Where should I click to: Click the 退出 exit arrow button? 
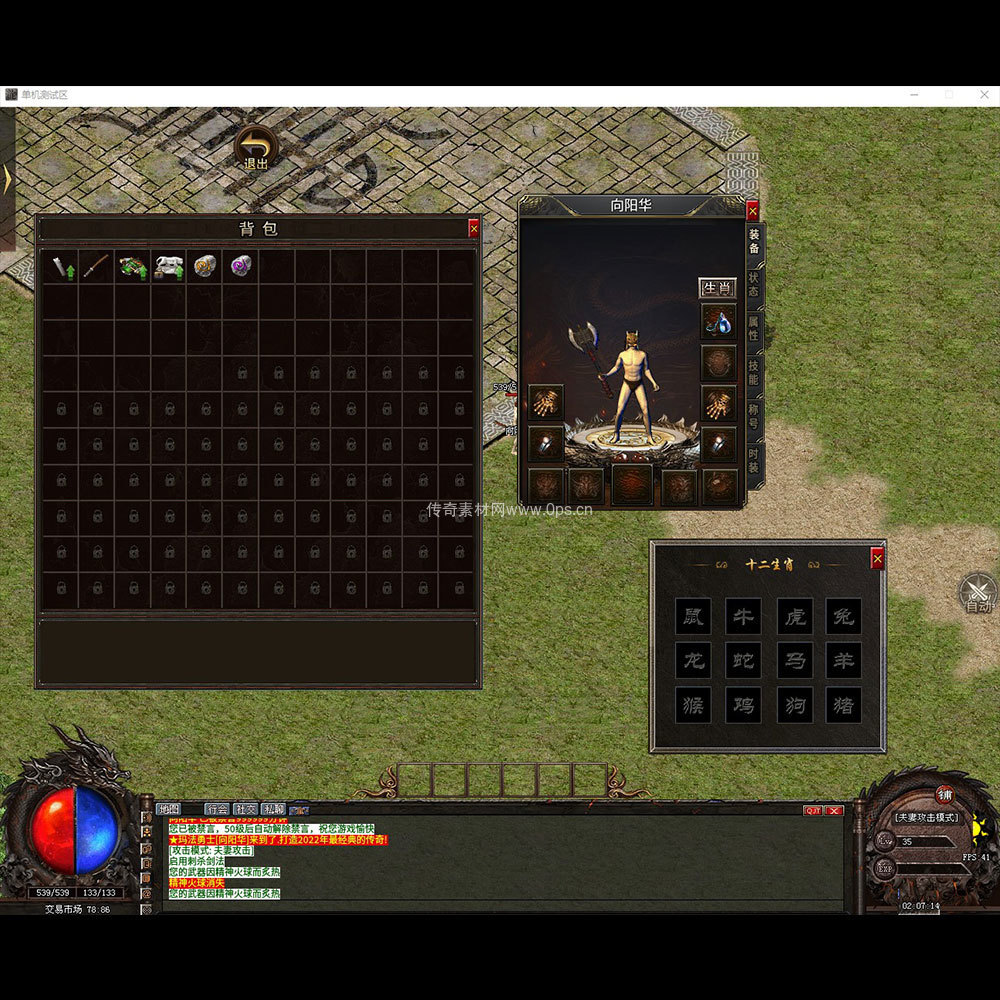pyautogui.click(x=257, y=146)
